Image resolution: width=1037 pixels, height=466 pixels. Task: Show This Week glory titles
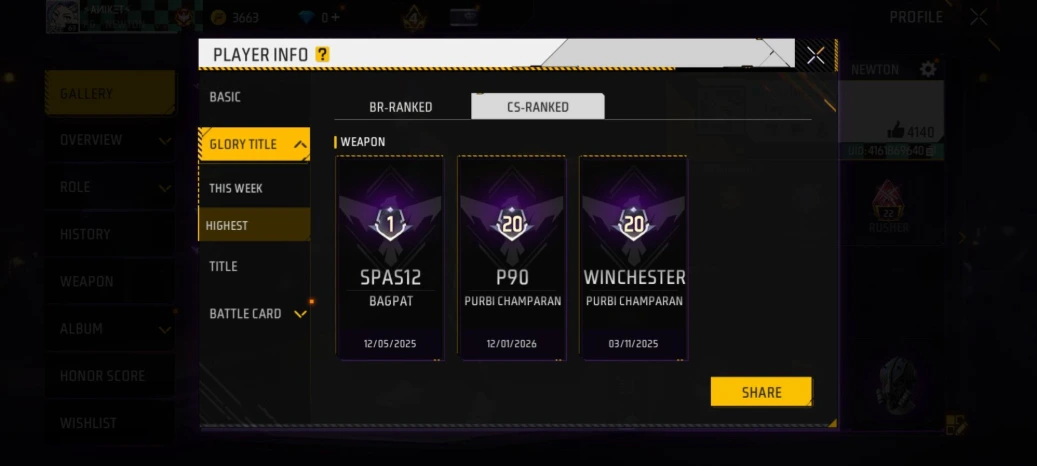click(236, 188)
